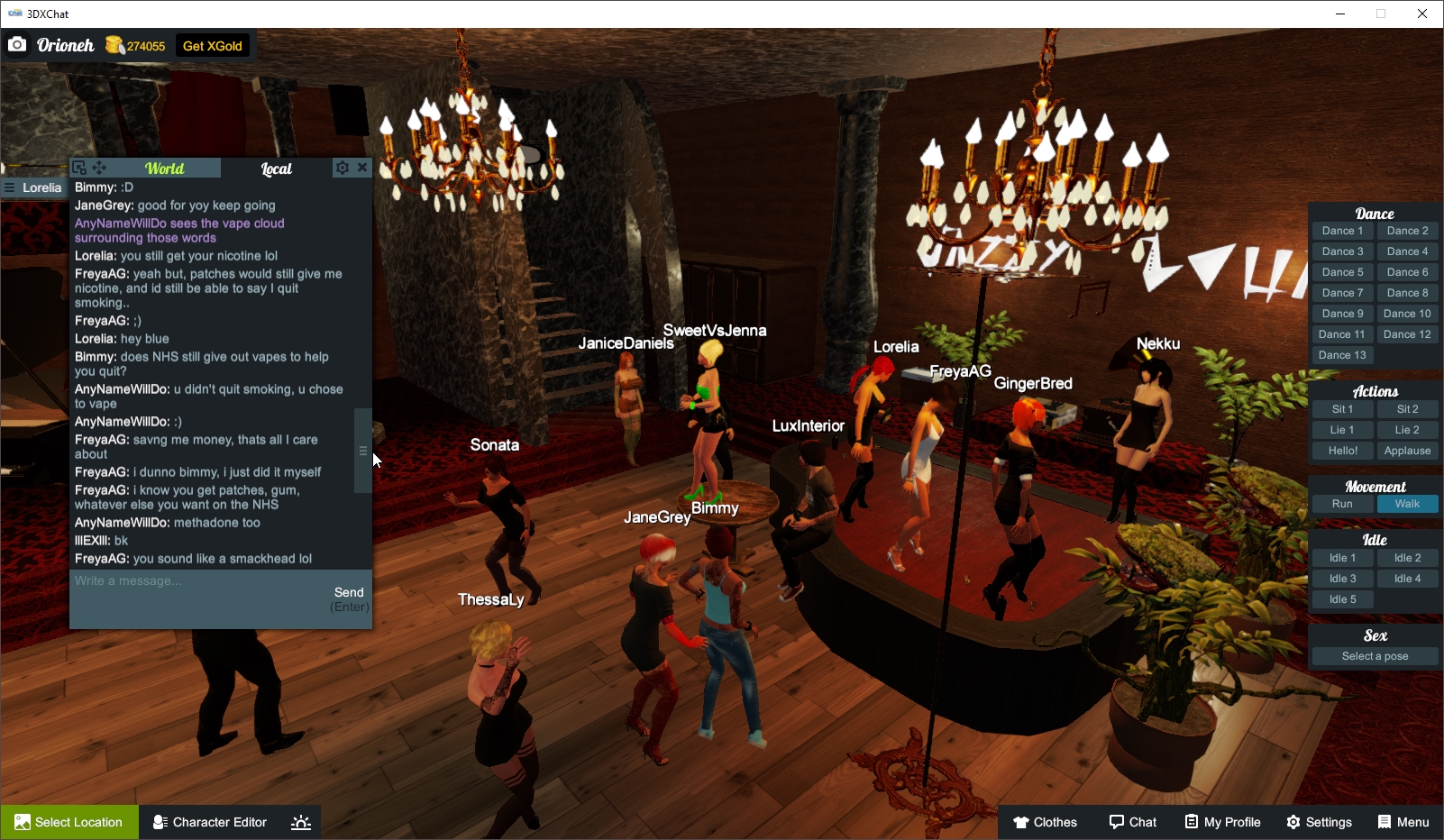
Task: Toggle Walk movement mode
Action: pos(1408,504)
